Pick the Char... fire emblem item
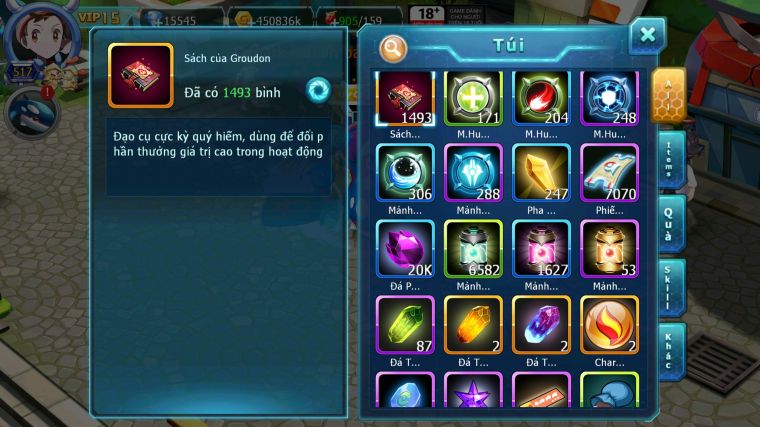This screenshot has width=760, height=427. 609,324
